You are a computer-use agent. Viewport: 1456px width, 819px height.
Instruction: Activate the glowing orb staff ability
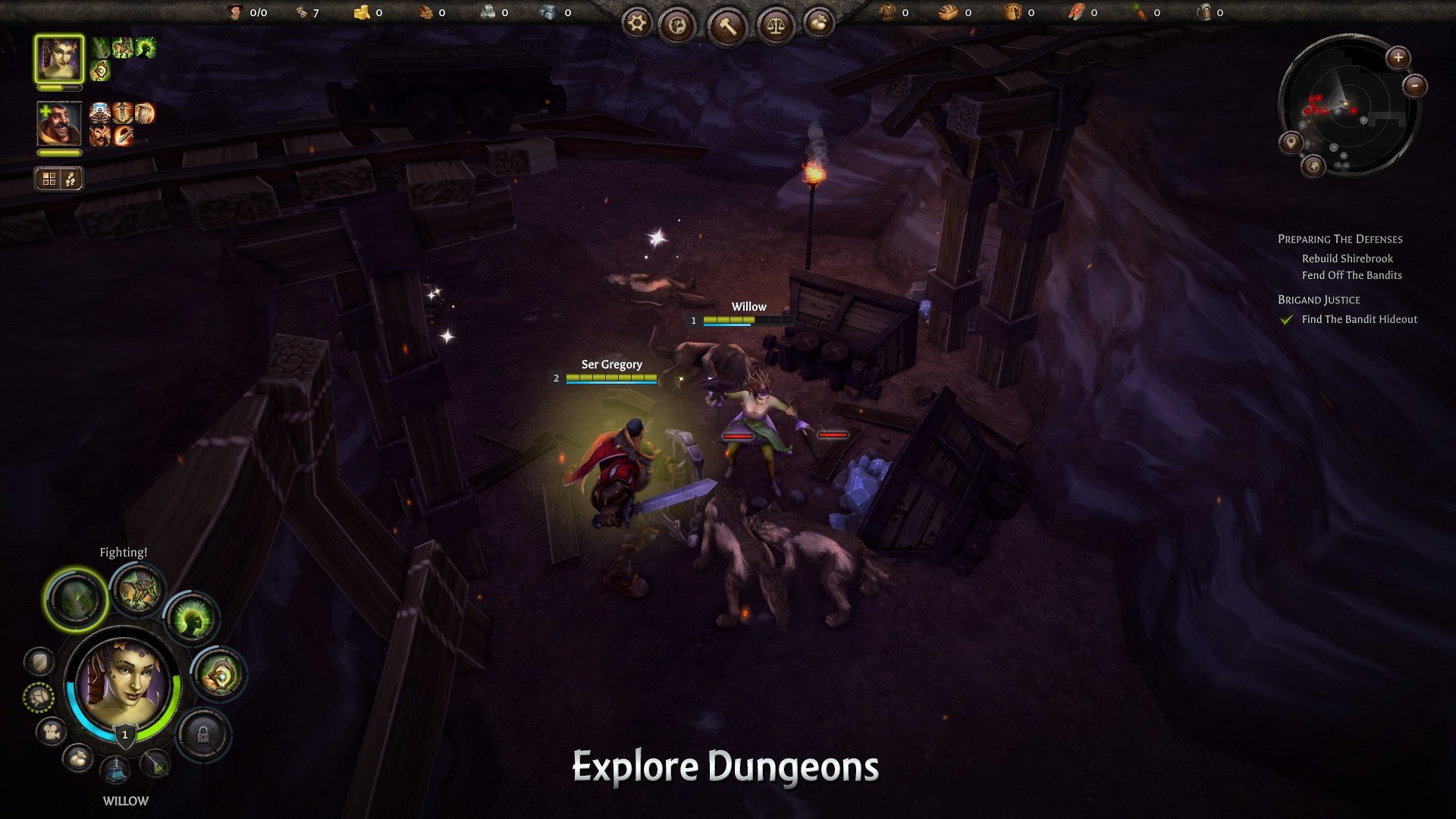tap(218, 674)
